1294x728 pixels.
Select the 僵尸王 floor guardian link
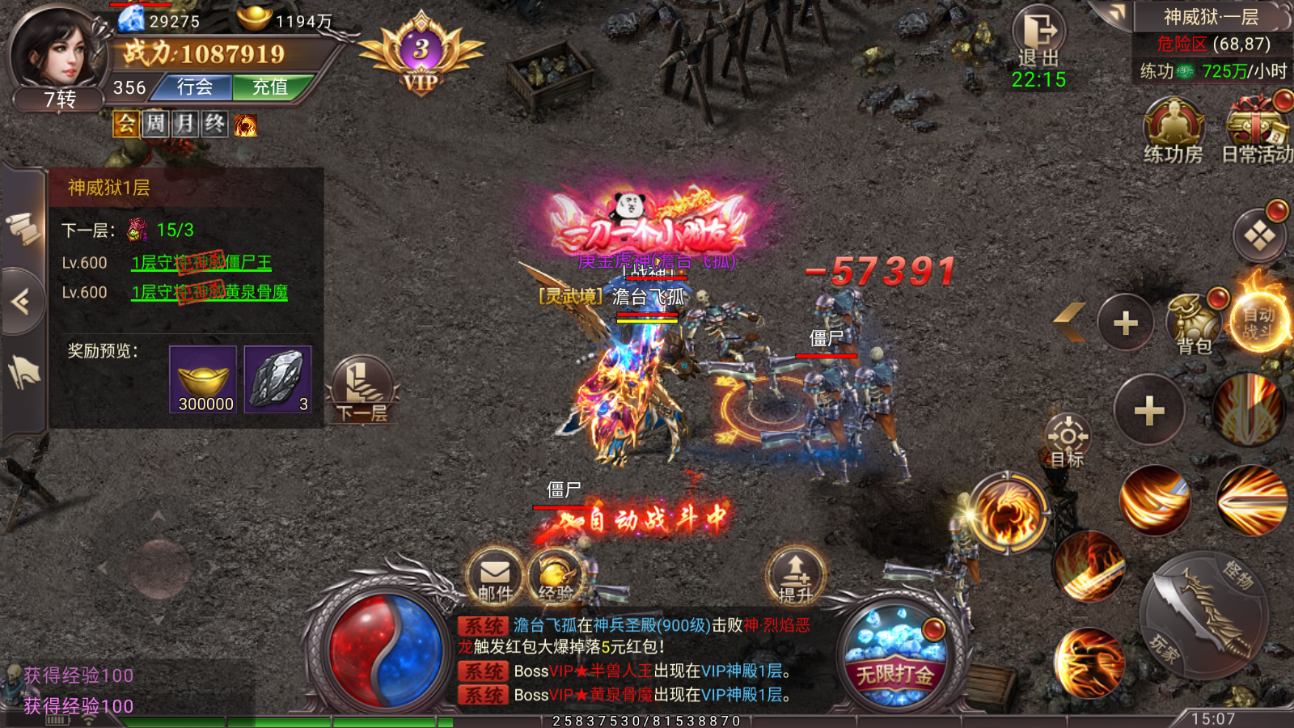[x=201, y=263]
